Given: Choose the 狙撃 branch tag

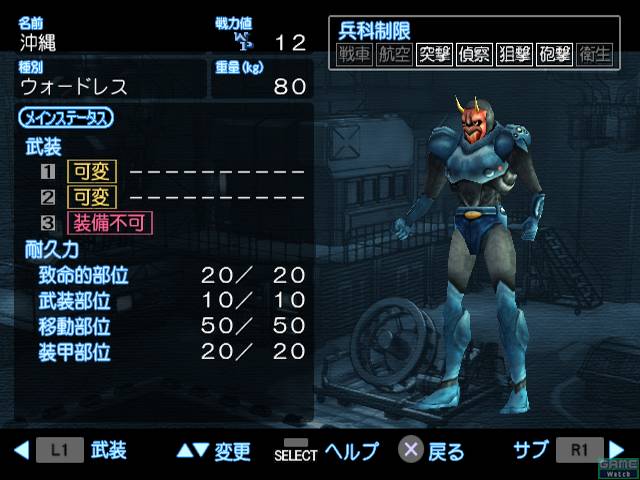Looking at the screenshot, I should (514, 55).
